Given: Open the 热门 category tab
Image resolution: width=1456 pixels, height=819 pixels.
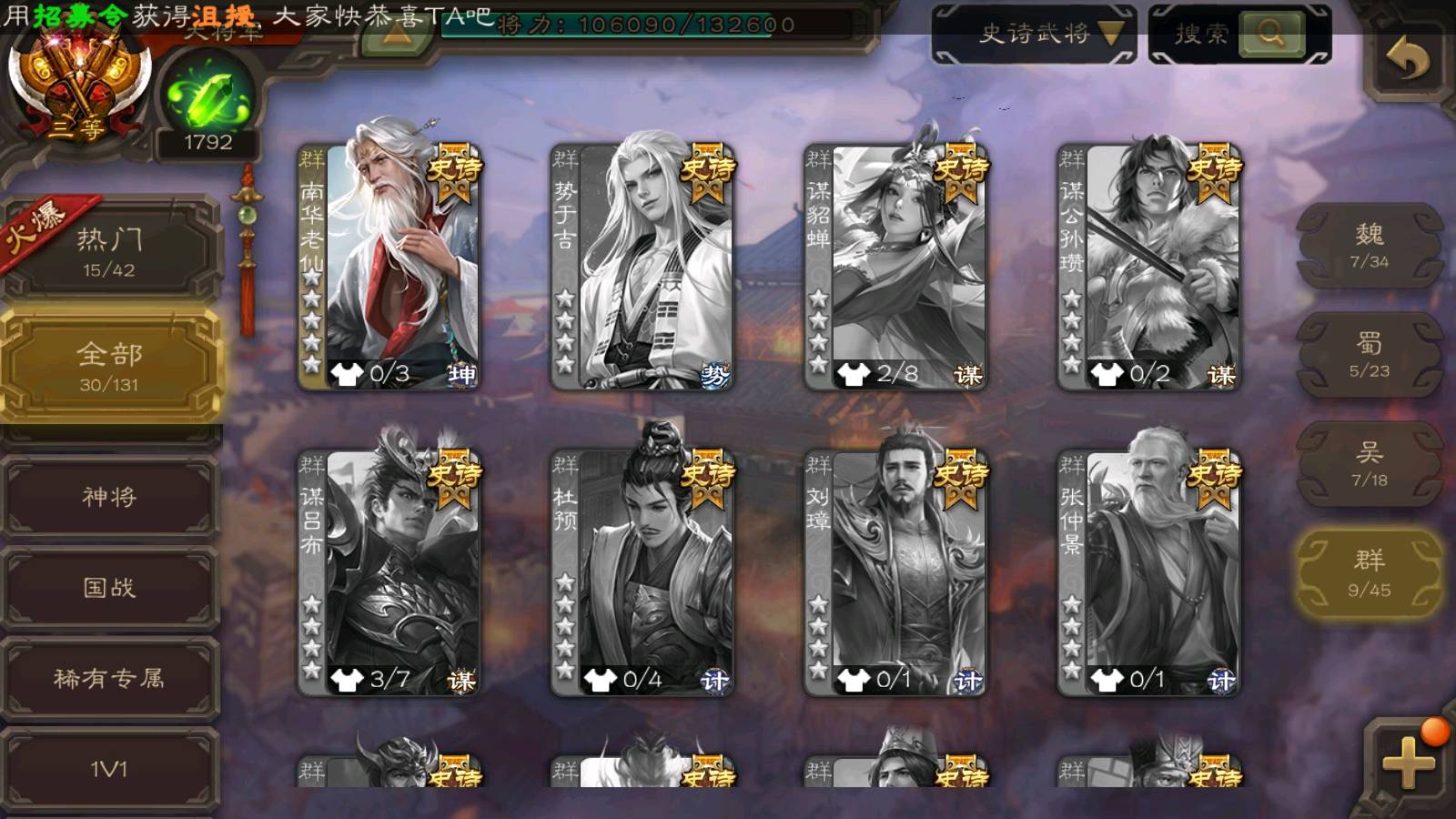Looking at the screenshot, I should point(109,250).
